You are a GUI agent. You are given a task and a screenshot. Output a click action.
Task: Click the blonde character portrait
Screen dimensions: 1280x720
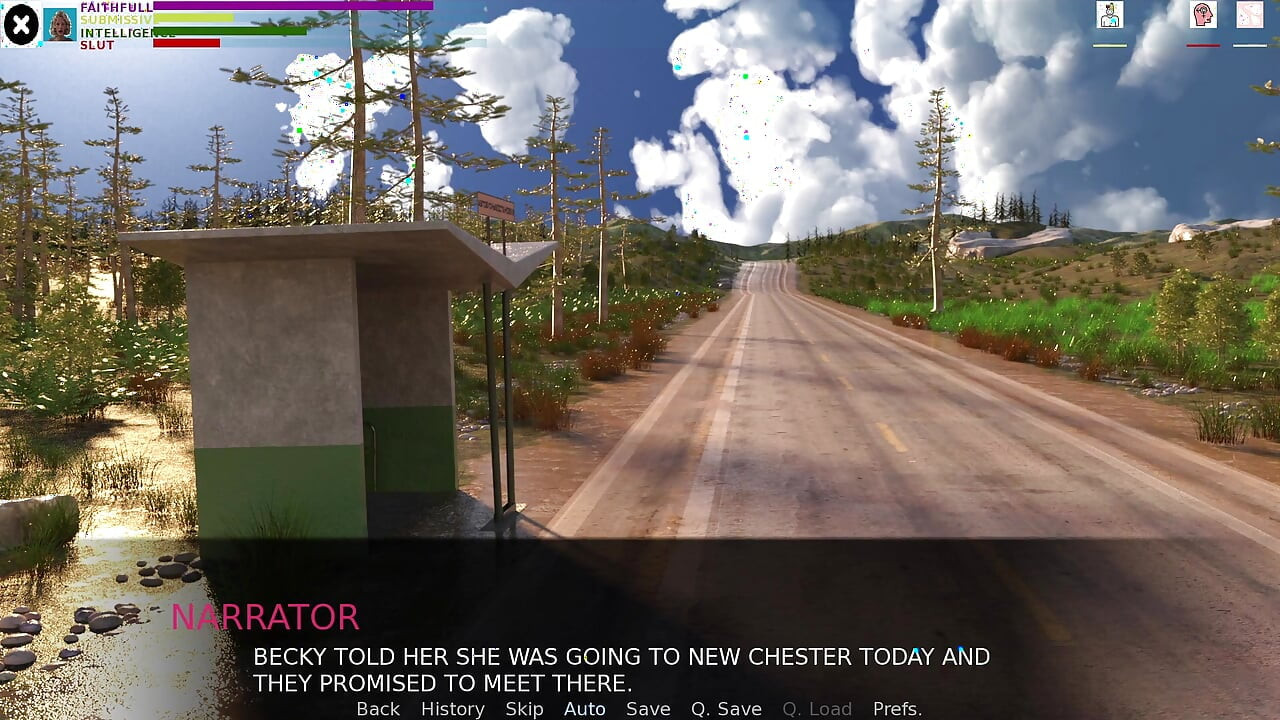[x=60, y=25]
